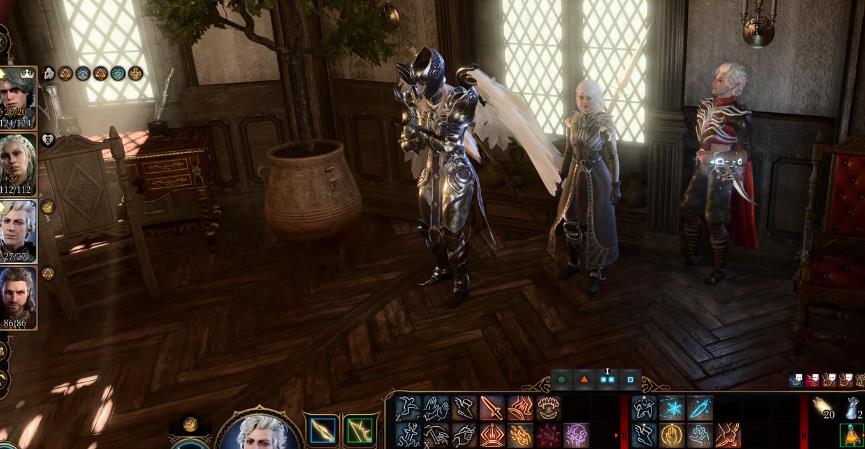Use the snowflake spell in the hotbar
This screenshot has width=865, height=449.
tap(672, 408)
